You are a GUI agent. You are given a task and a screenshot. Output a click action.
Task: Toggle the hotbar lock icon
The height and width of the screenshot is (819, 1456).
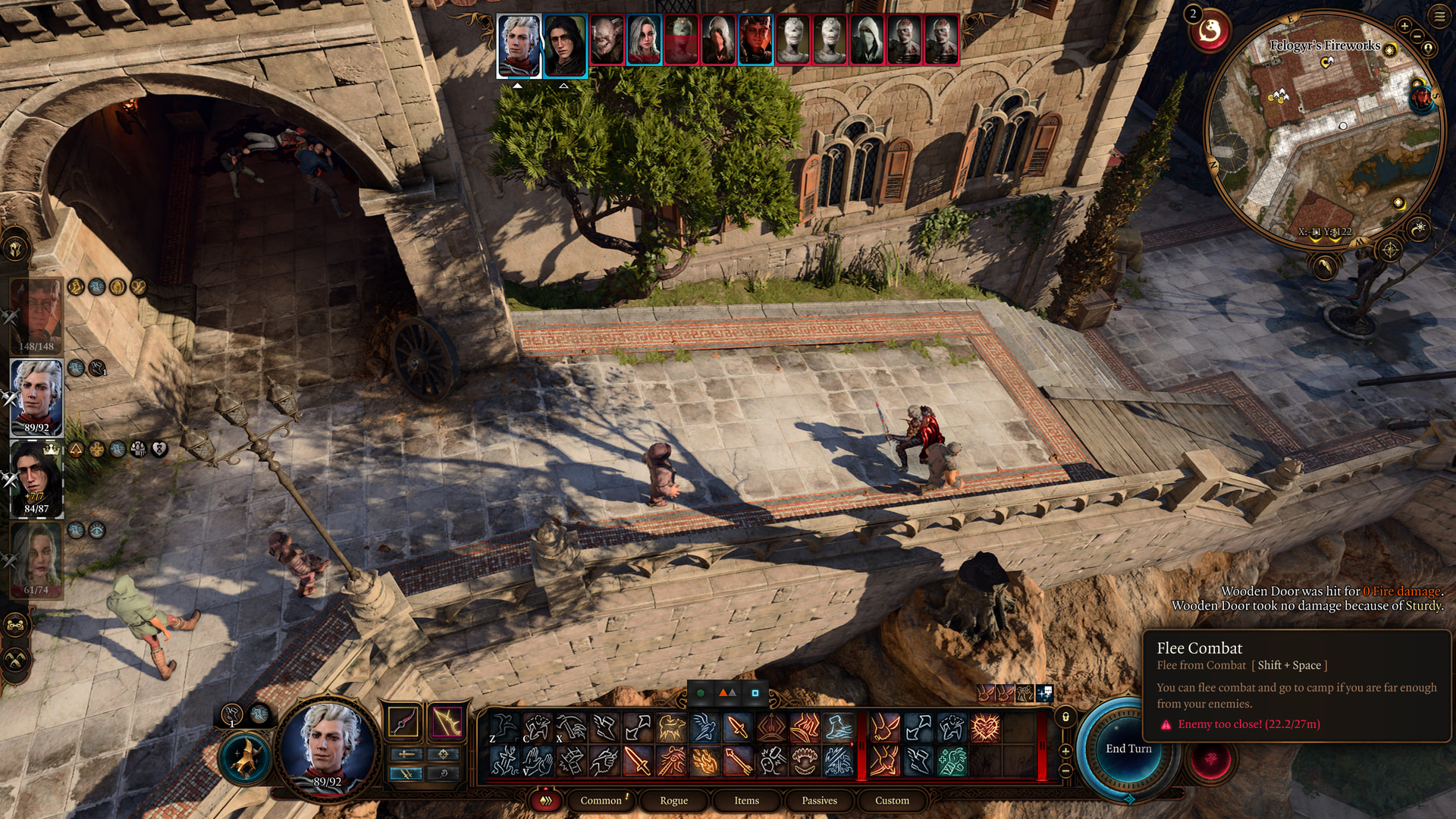click(x=1065, y=717)
